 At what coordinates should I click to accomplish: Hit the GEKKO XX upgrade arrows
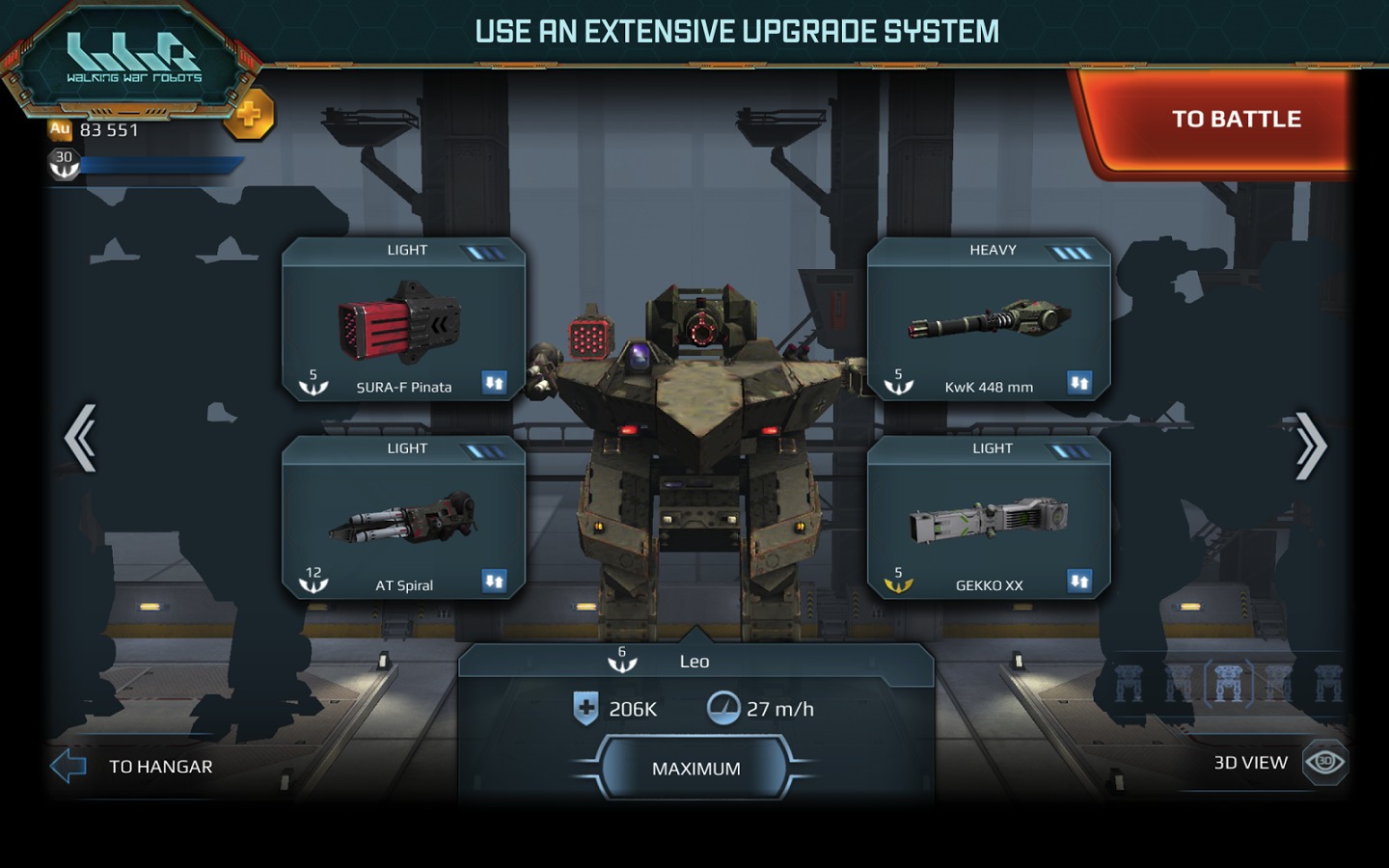coord(1079,581)
